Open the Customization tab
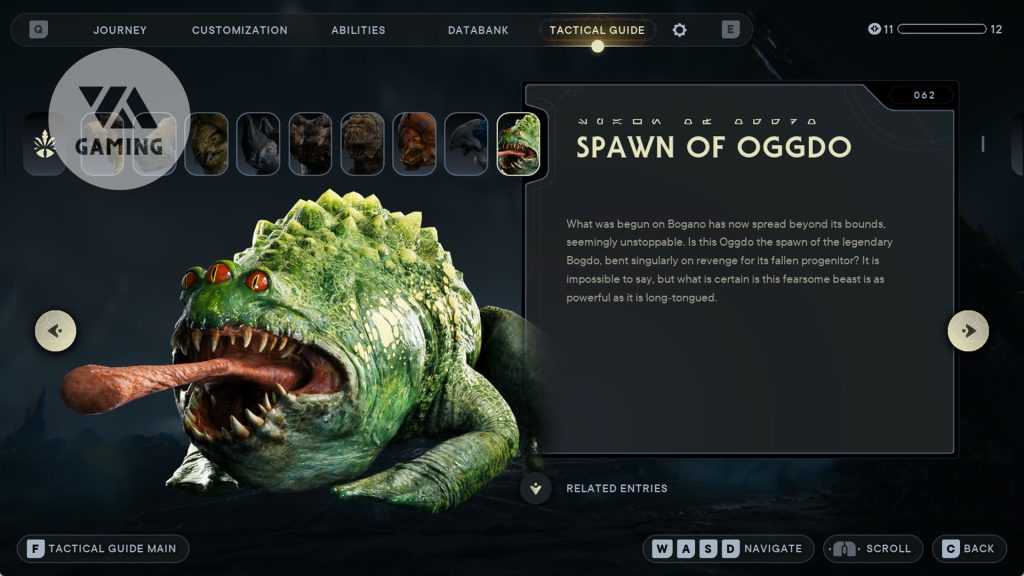 pyautogui.click(x=239, y=30)
